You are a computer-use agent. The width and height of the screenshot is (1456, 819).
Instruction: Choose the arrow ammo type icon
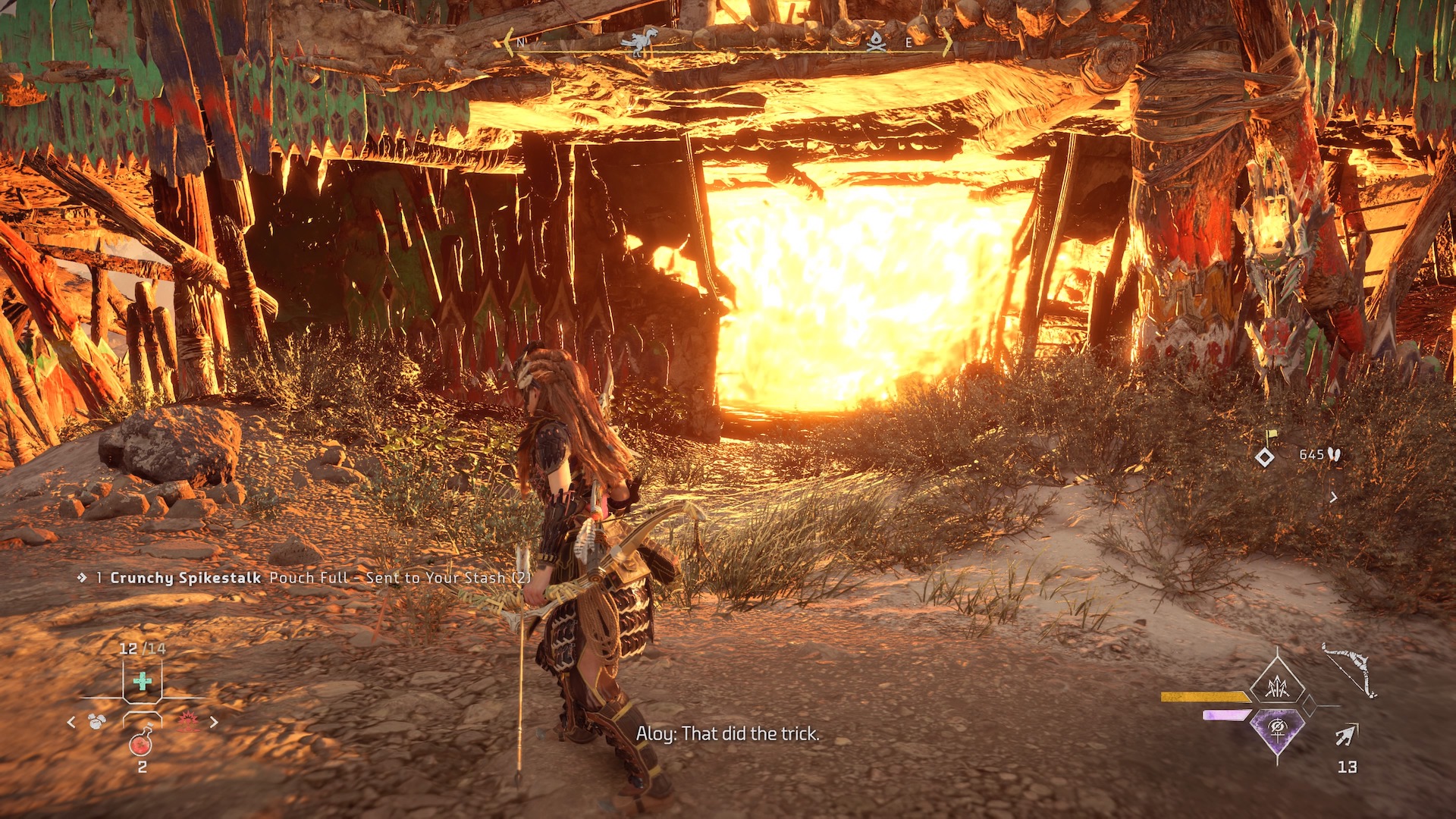[1346, 735]
